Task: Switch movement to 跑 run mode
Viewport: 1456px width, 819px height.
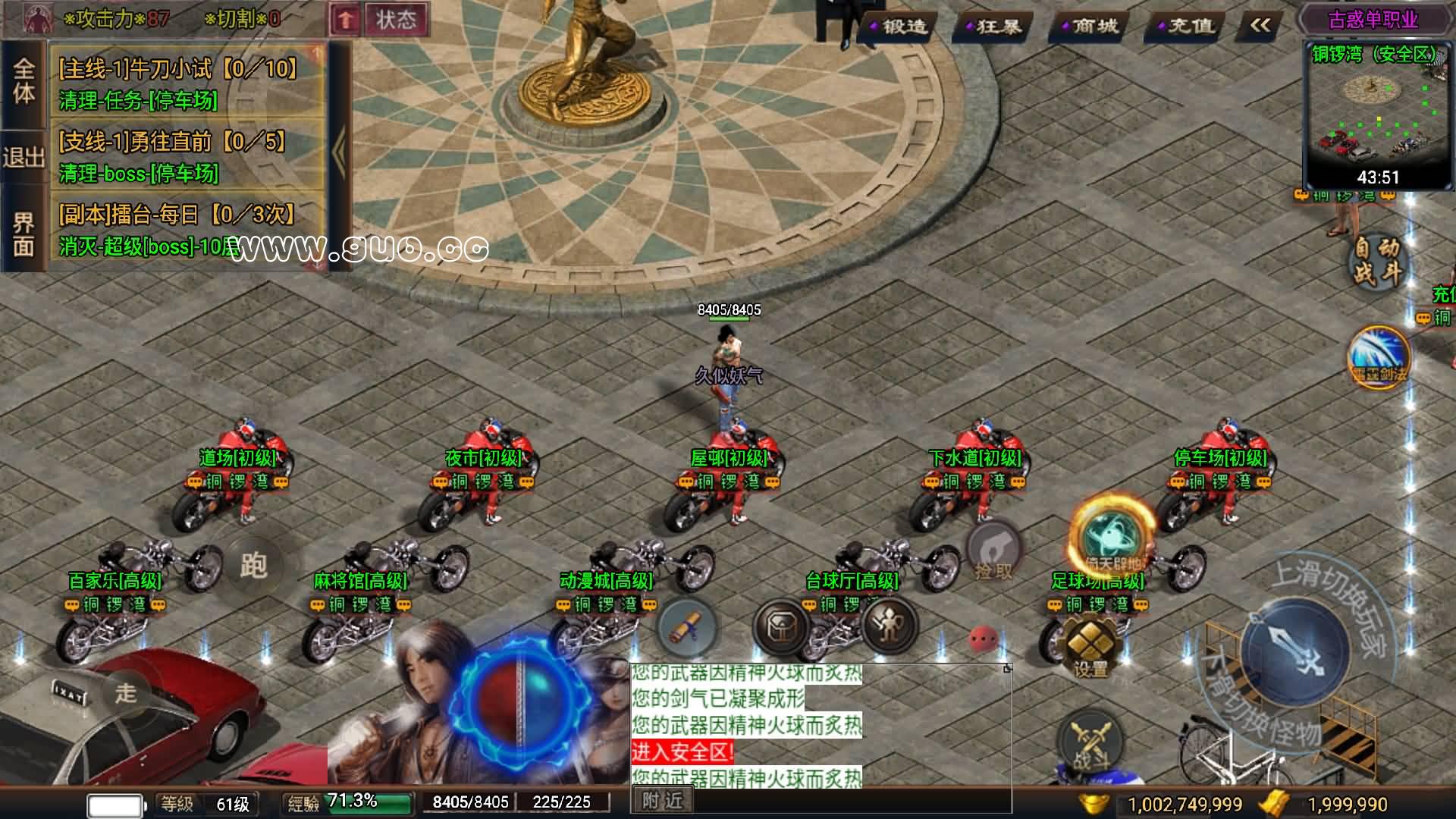Action: [x=254, y=565]
